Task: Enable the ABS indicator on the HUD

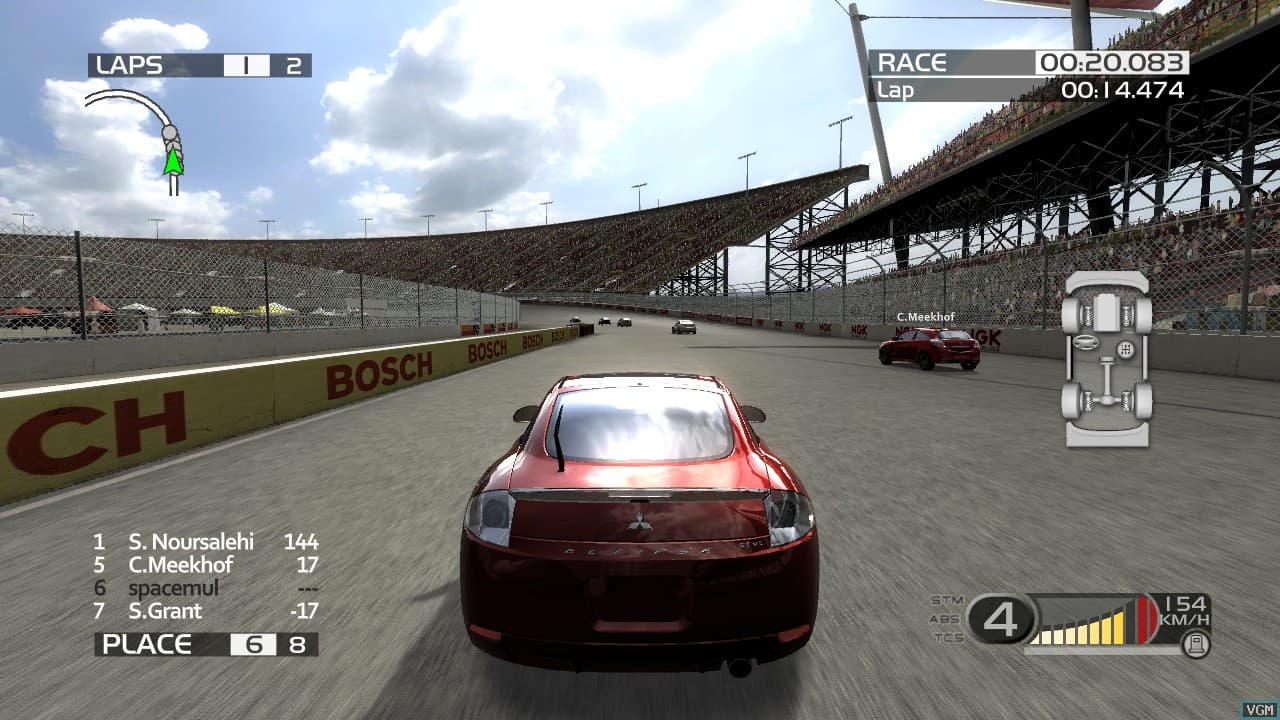Action: 945,618
